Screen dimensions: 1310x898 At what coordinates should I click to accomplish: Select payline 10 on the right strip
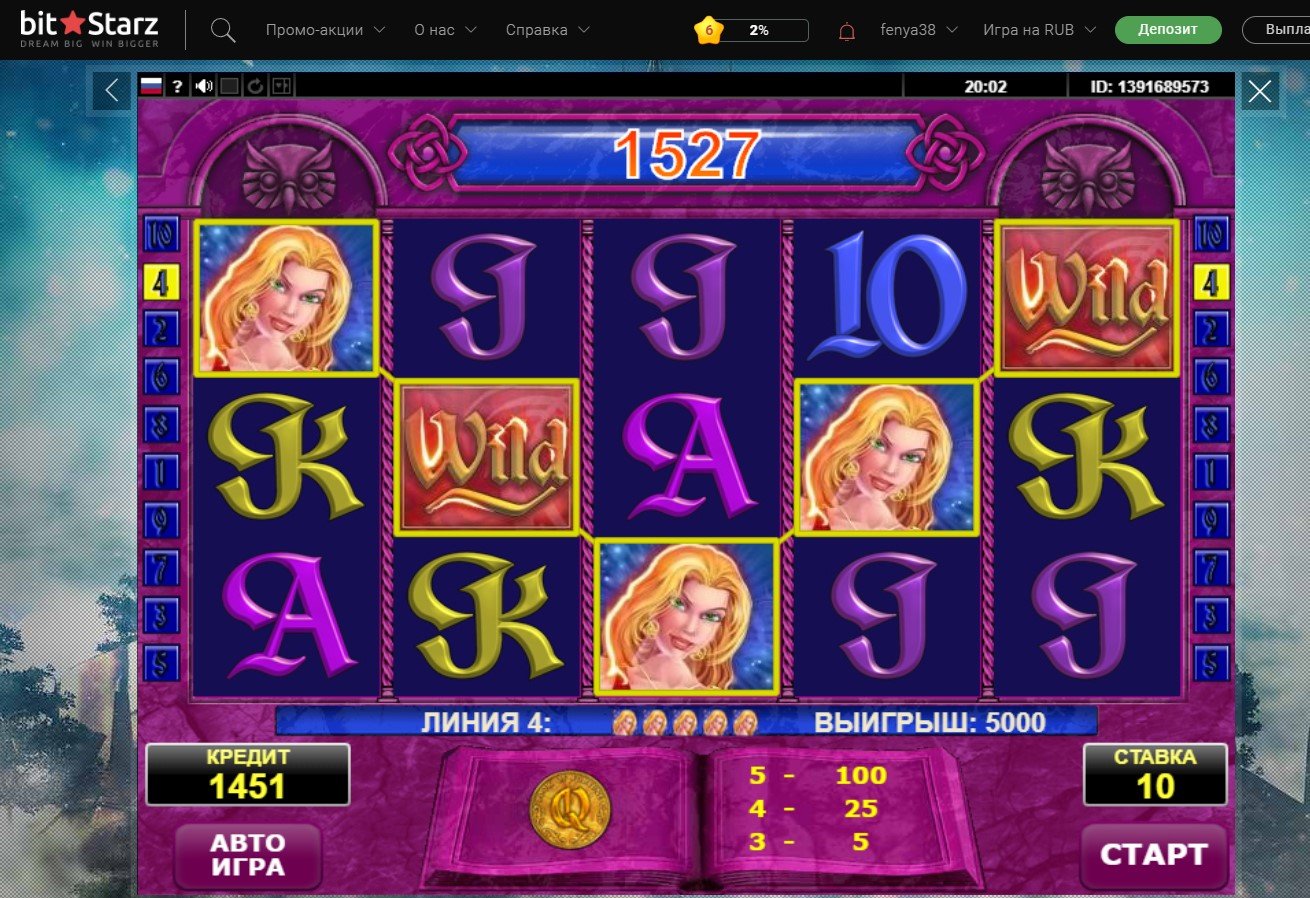(x=1212, y=236)
